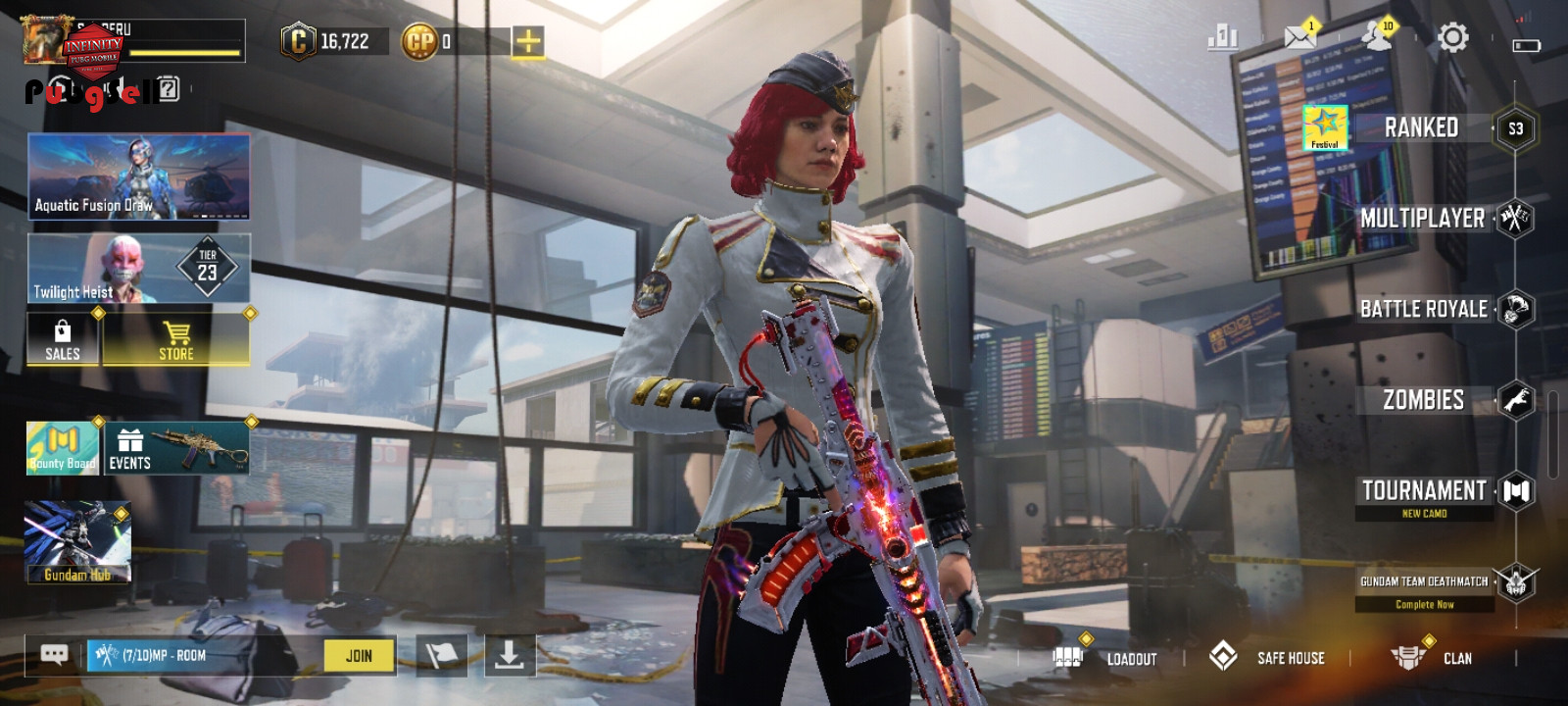Join the MP room
This screenshot has height=706, width=1568.
pos(359,656)
